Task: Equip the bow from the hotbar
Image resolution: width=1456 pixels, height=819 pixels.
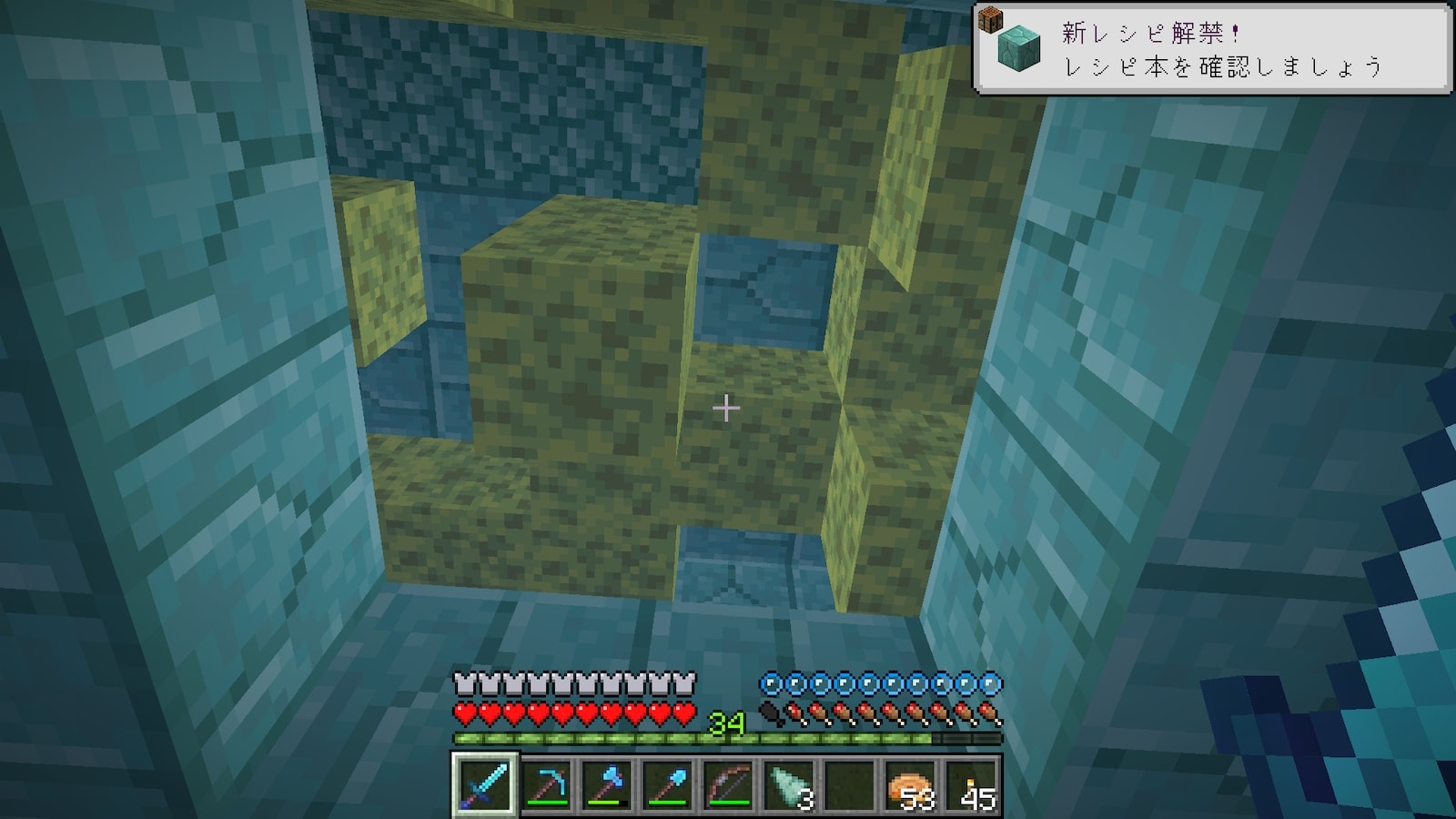Action: 728,783
